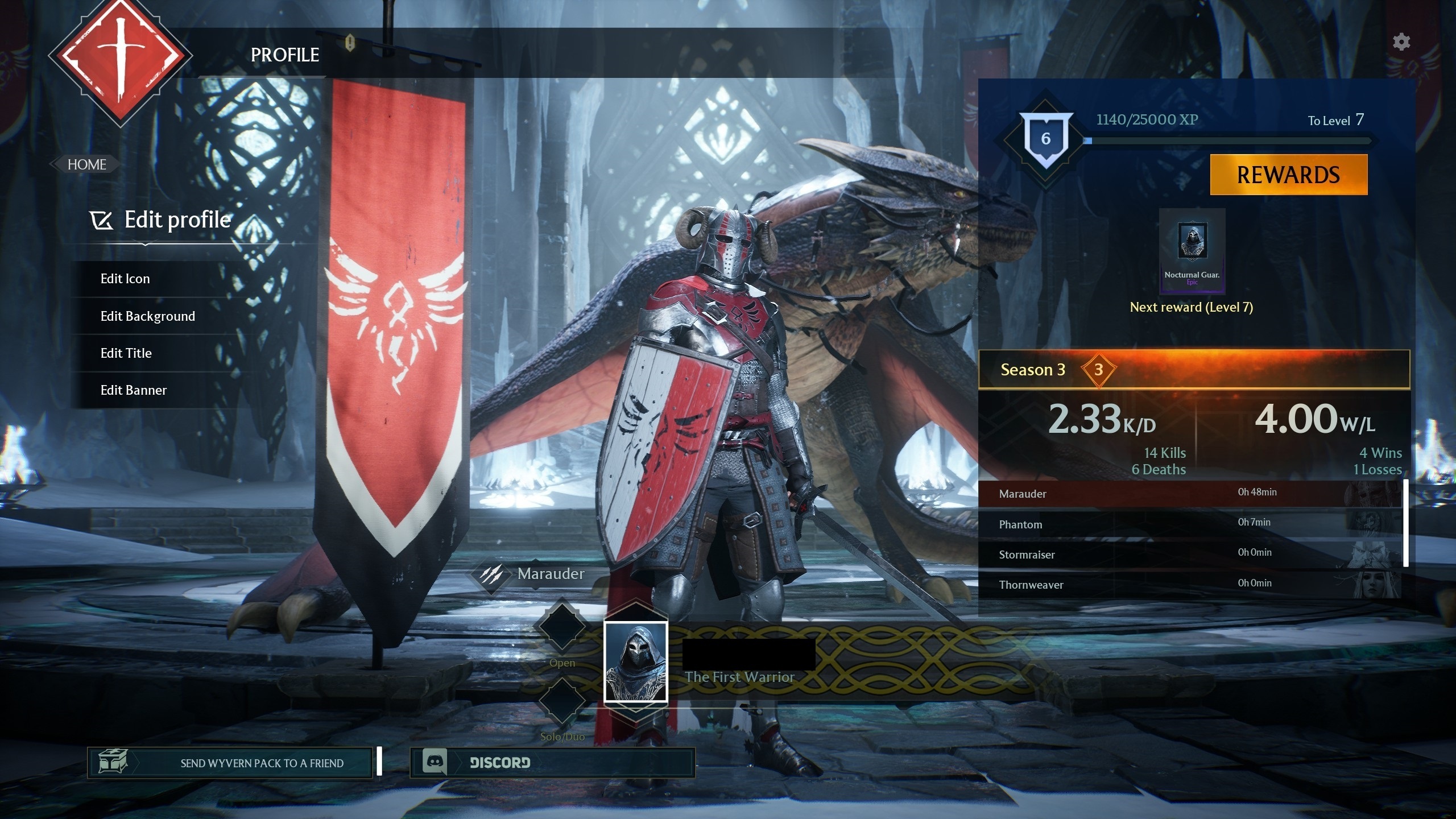The width and height of the screenshot is (1456, 819).
Task: Click the orange REWARDS button
Action: tap(1288, 175)
